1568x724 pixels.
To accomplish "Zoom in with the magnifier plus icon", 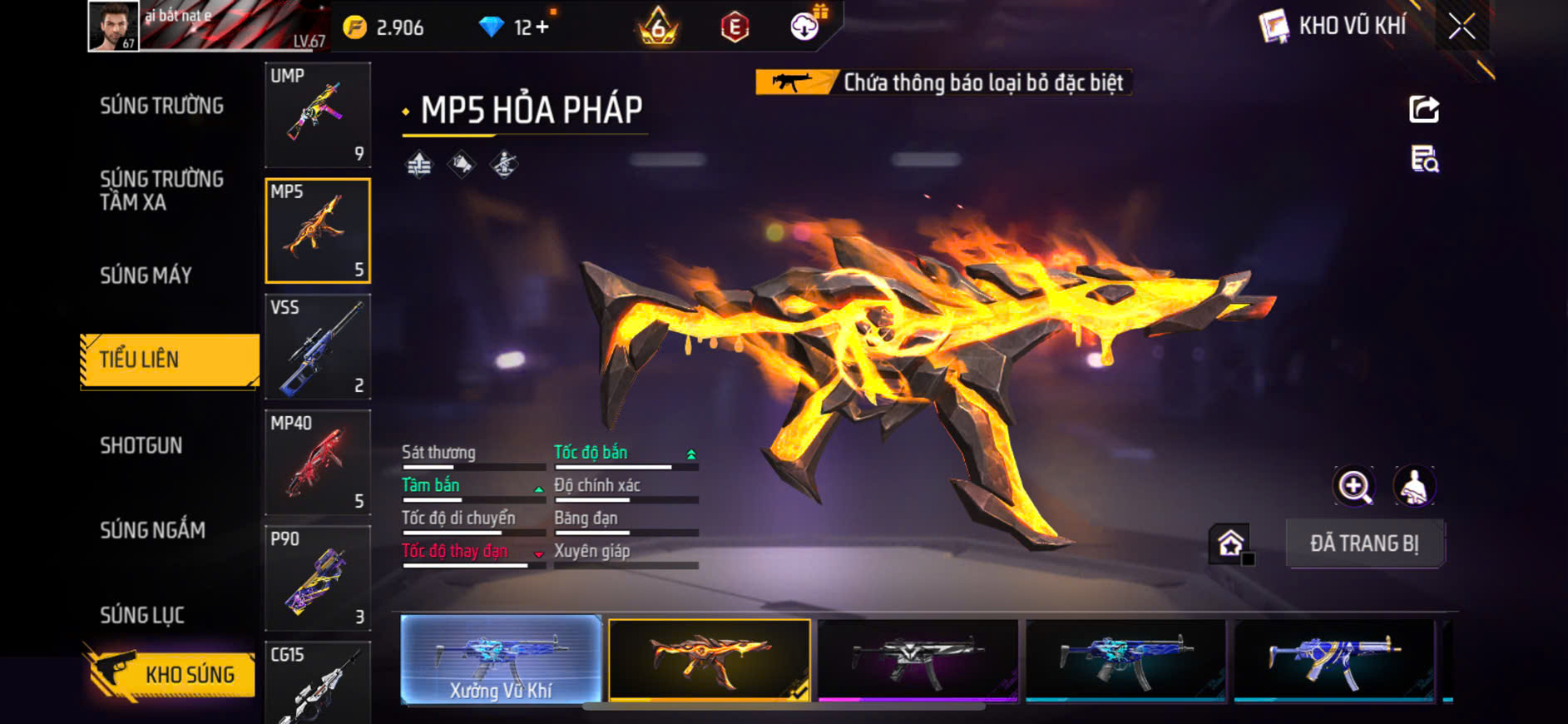I will (x=1354, y=487).
